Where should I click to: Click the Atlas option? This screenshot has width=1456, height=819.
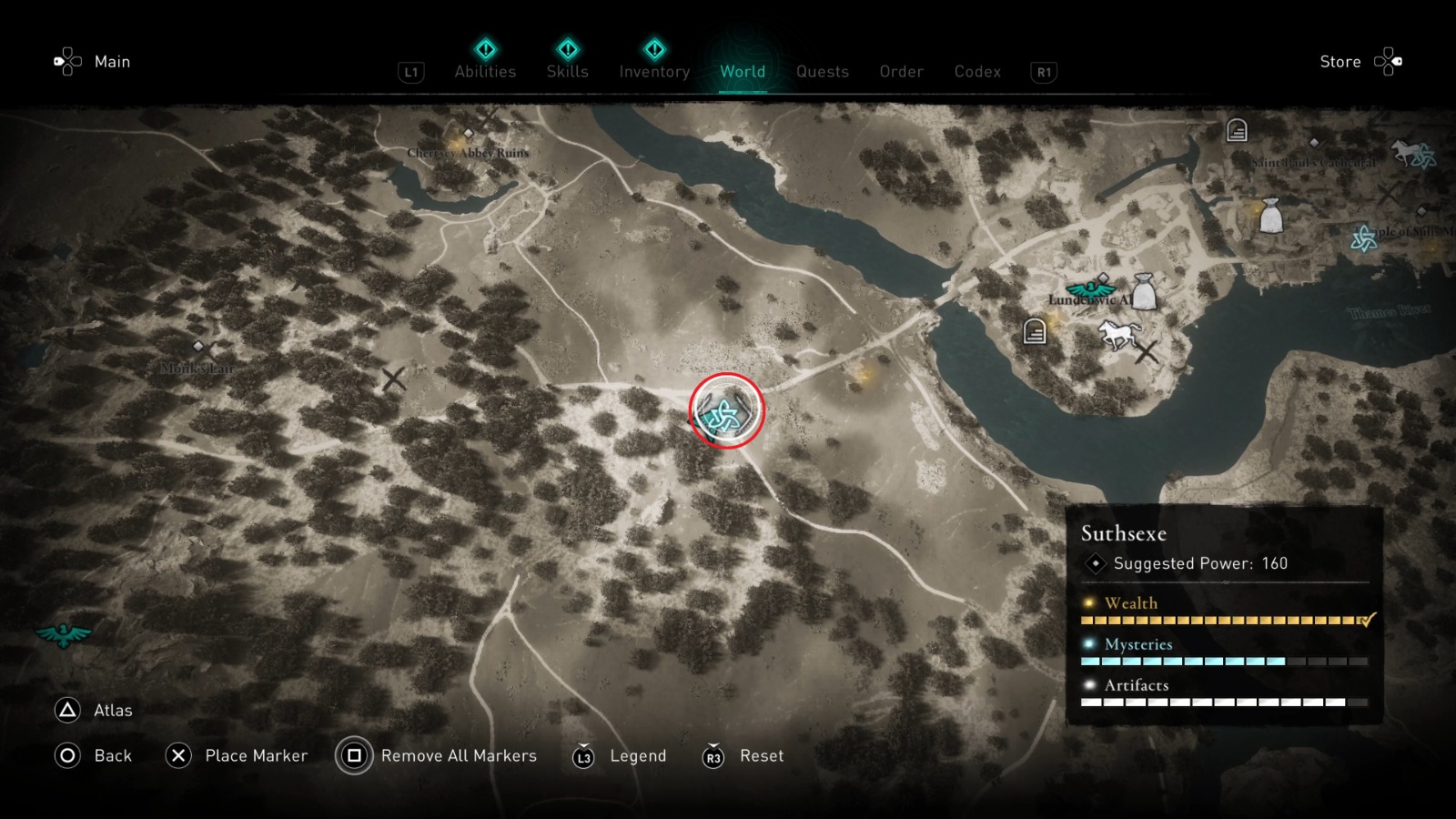tap(112, 710)
